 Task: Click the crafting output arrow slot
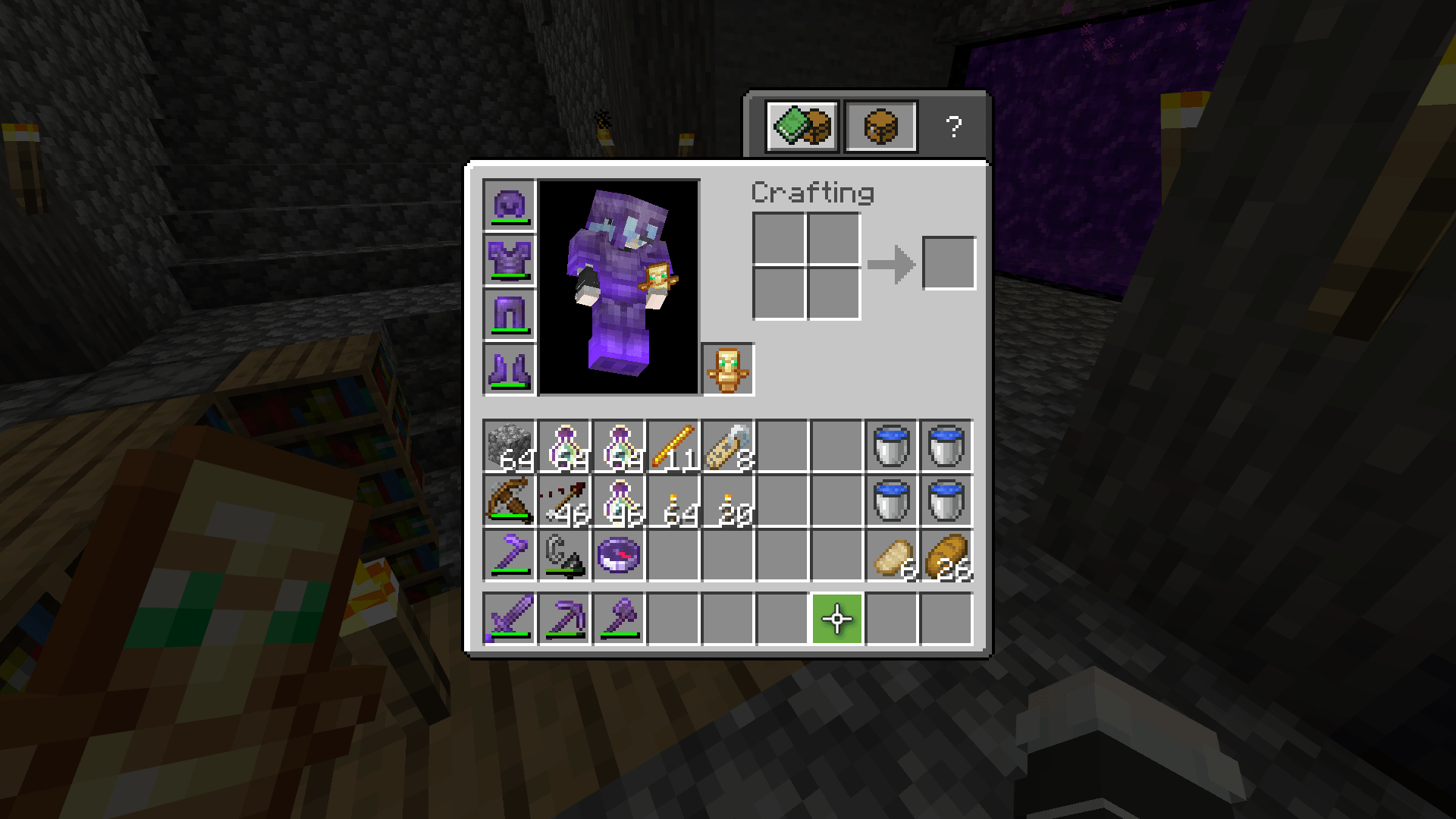click(948, 264)
